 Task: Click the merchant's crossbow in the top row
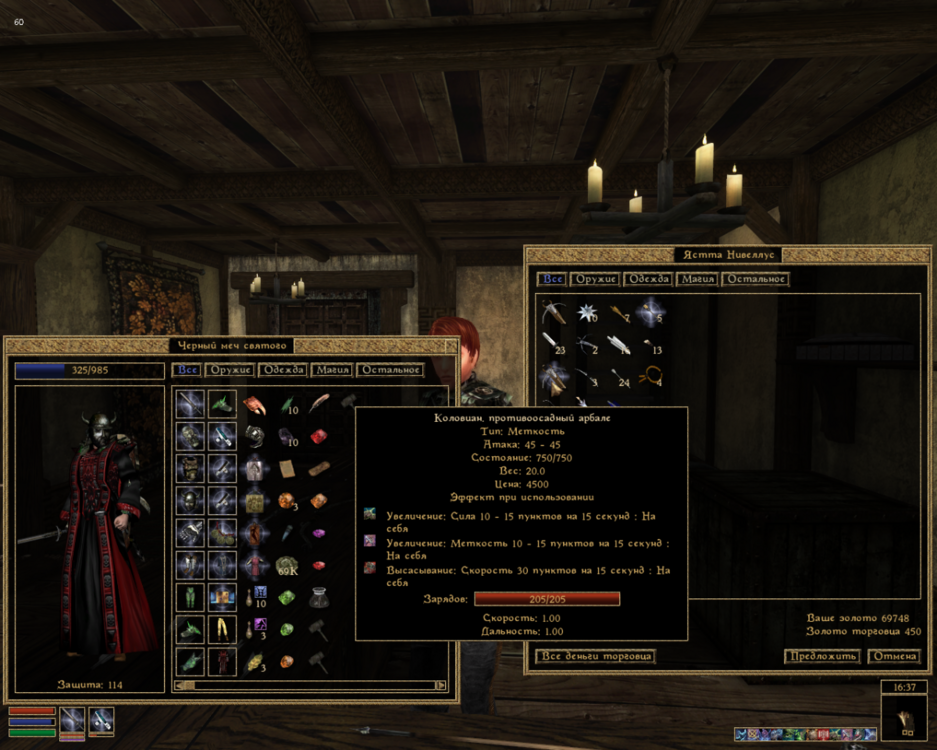coord(554,312)
